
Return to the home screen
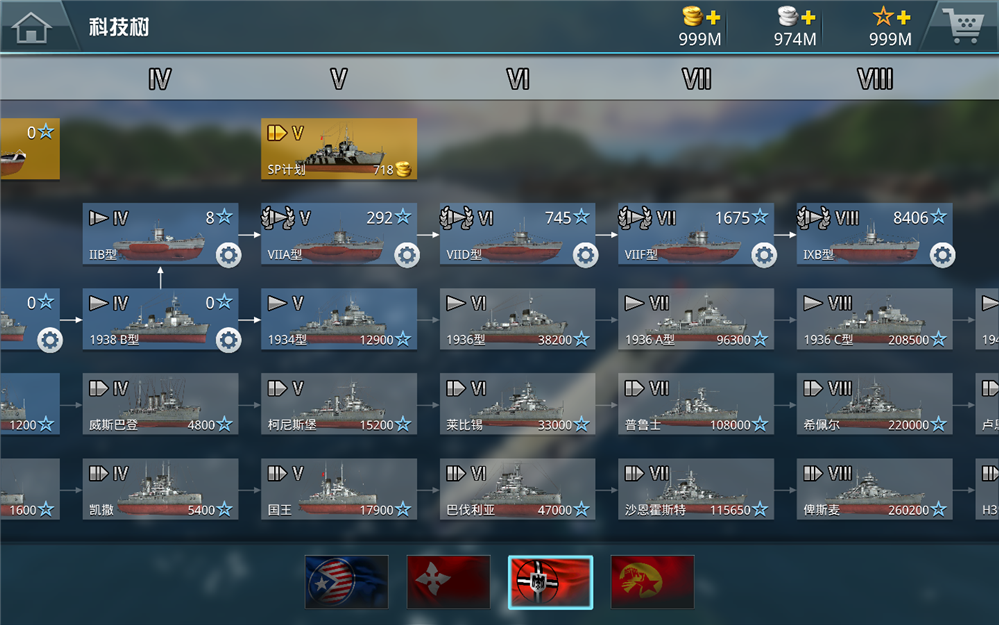pyautogui.click(x=33, y=26)
